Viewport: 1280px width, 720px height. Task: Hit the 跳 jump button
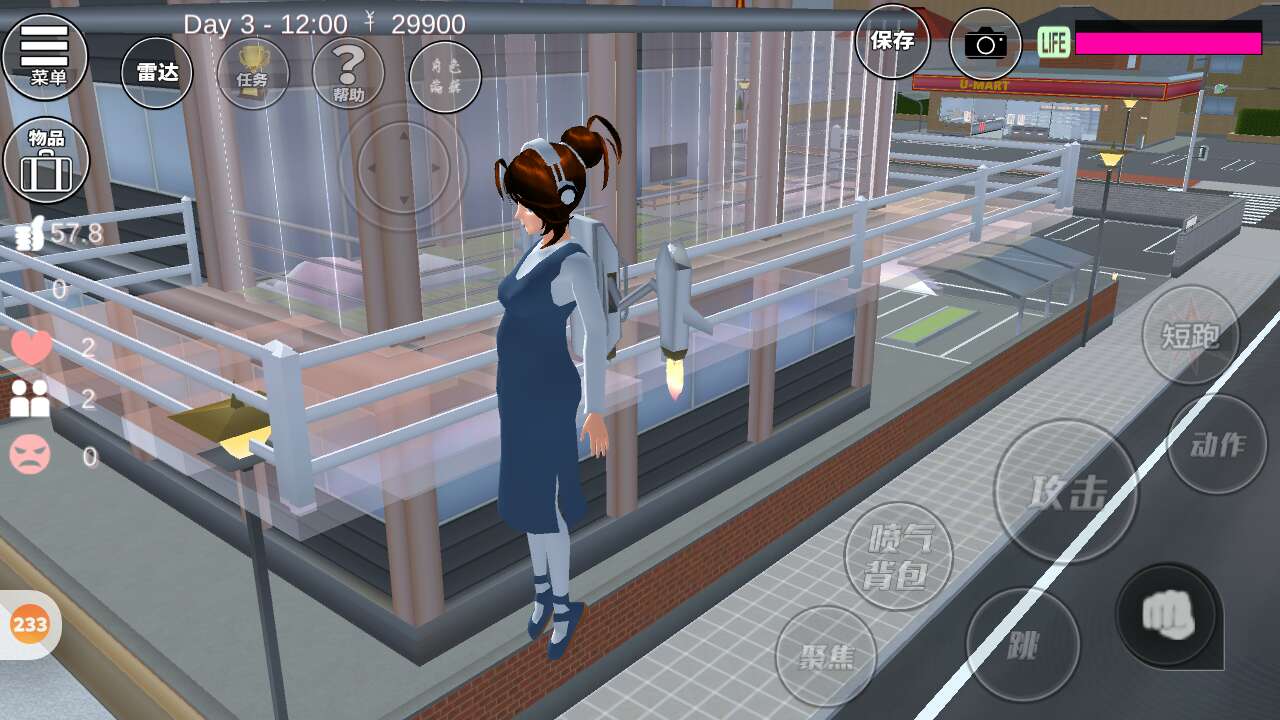coord(1022,645)
